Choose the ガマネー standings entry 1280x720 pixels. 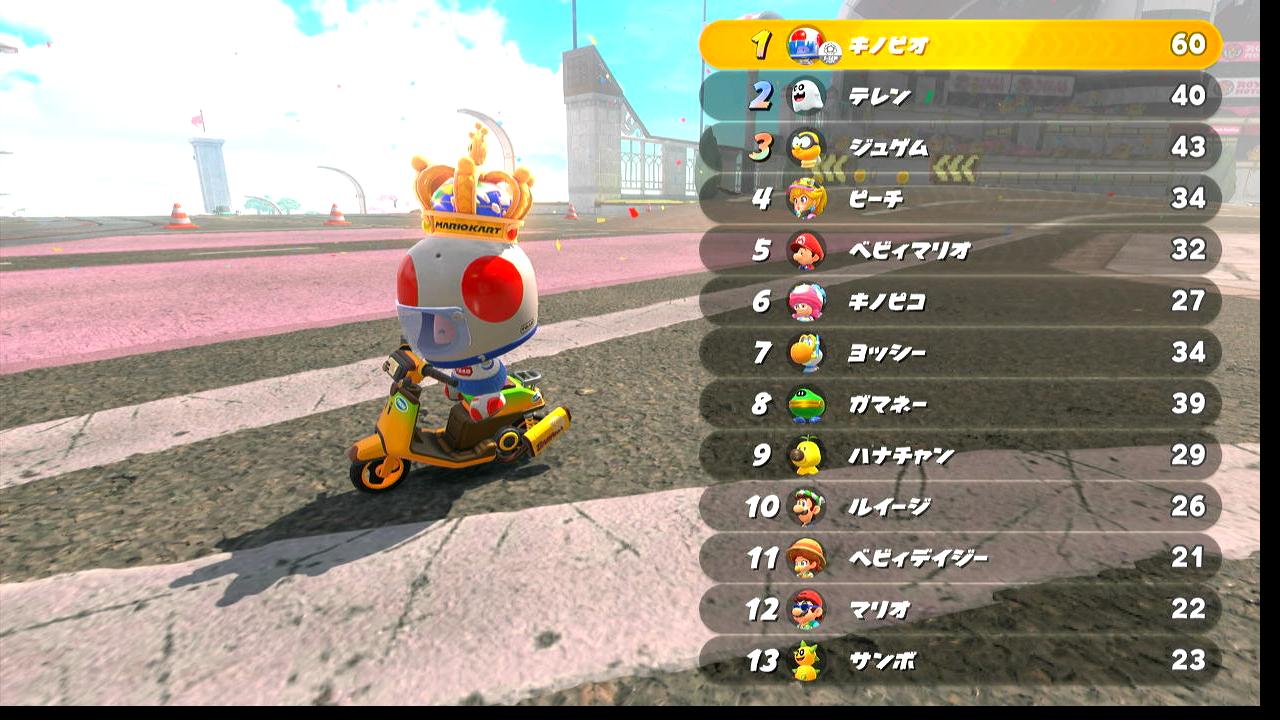point(960,404)
